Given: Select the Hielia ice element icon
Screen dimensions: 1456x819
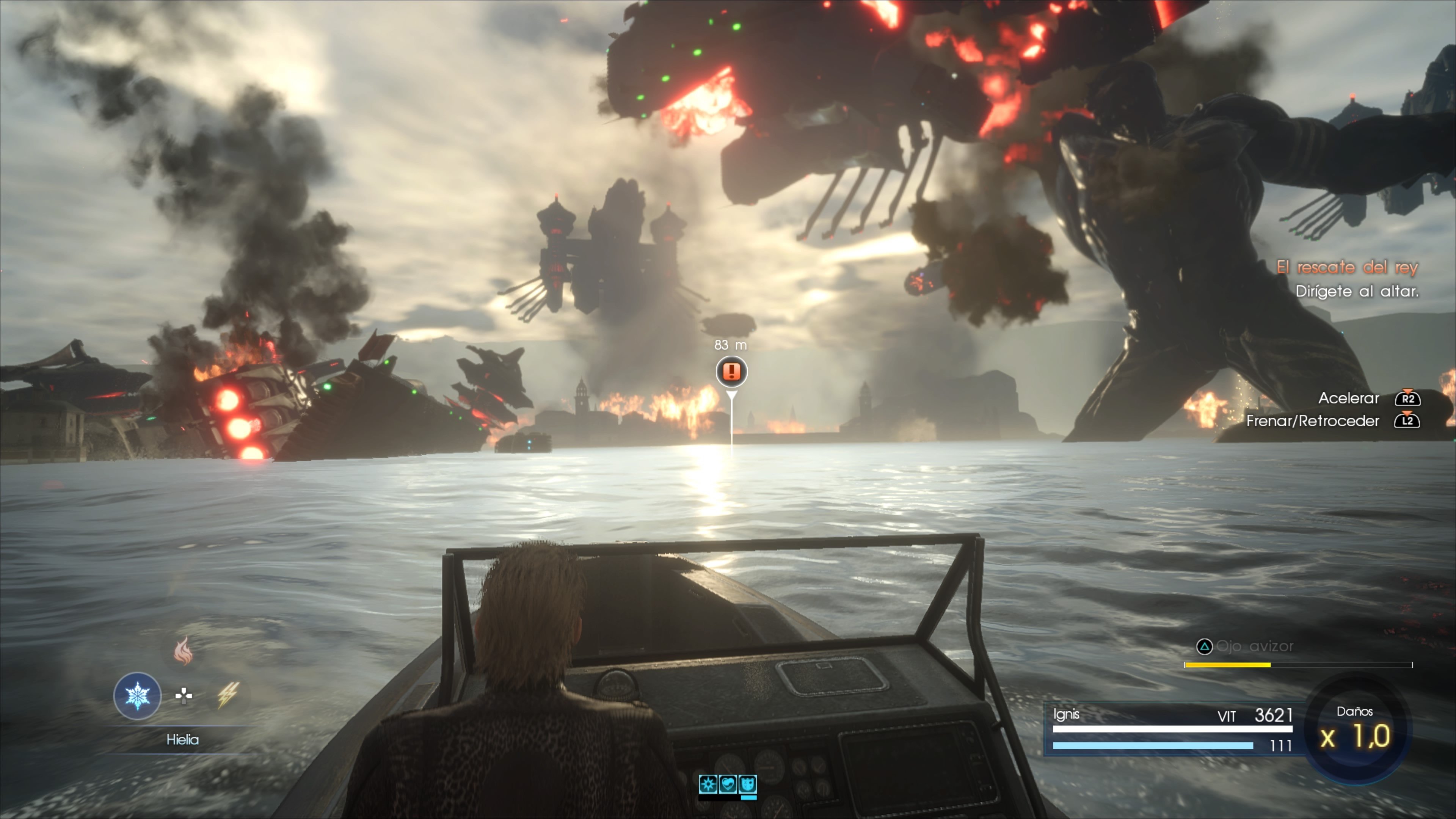Looking at the screenshot, I should pyautogui.click(x=137, y=695).
